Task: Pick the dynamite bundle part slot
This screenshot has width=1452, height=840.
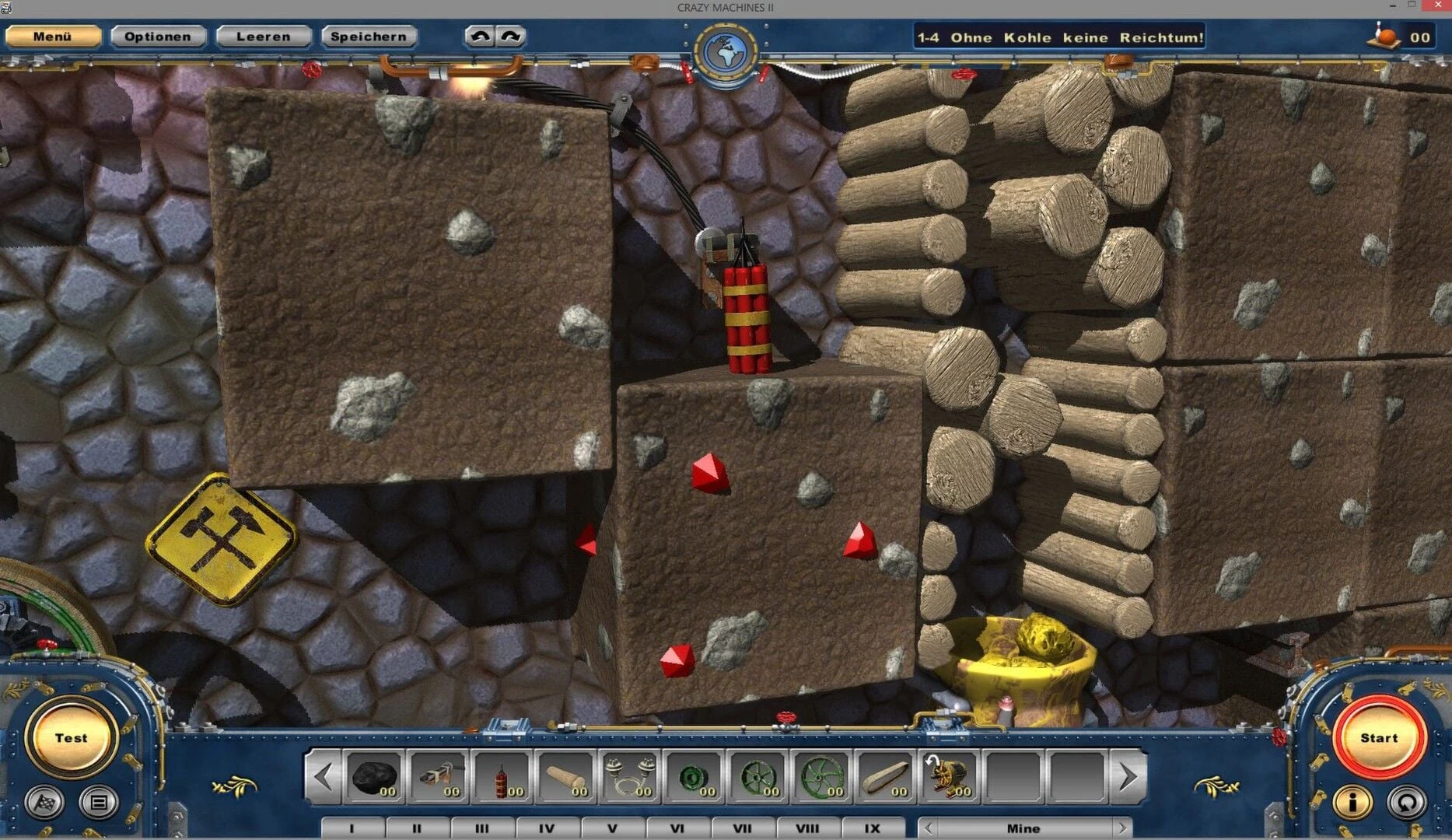Action: (502, 776)
